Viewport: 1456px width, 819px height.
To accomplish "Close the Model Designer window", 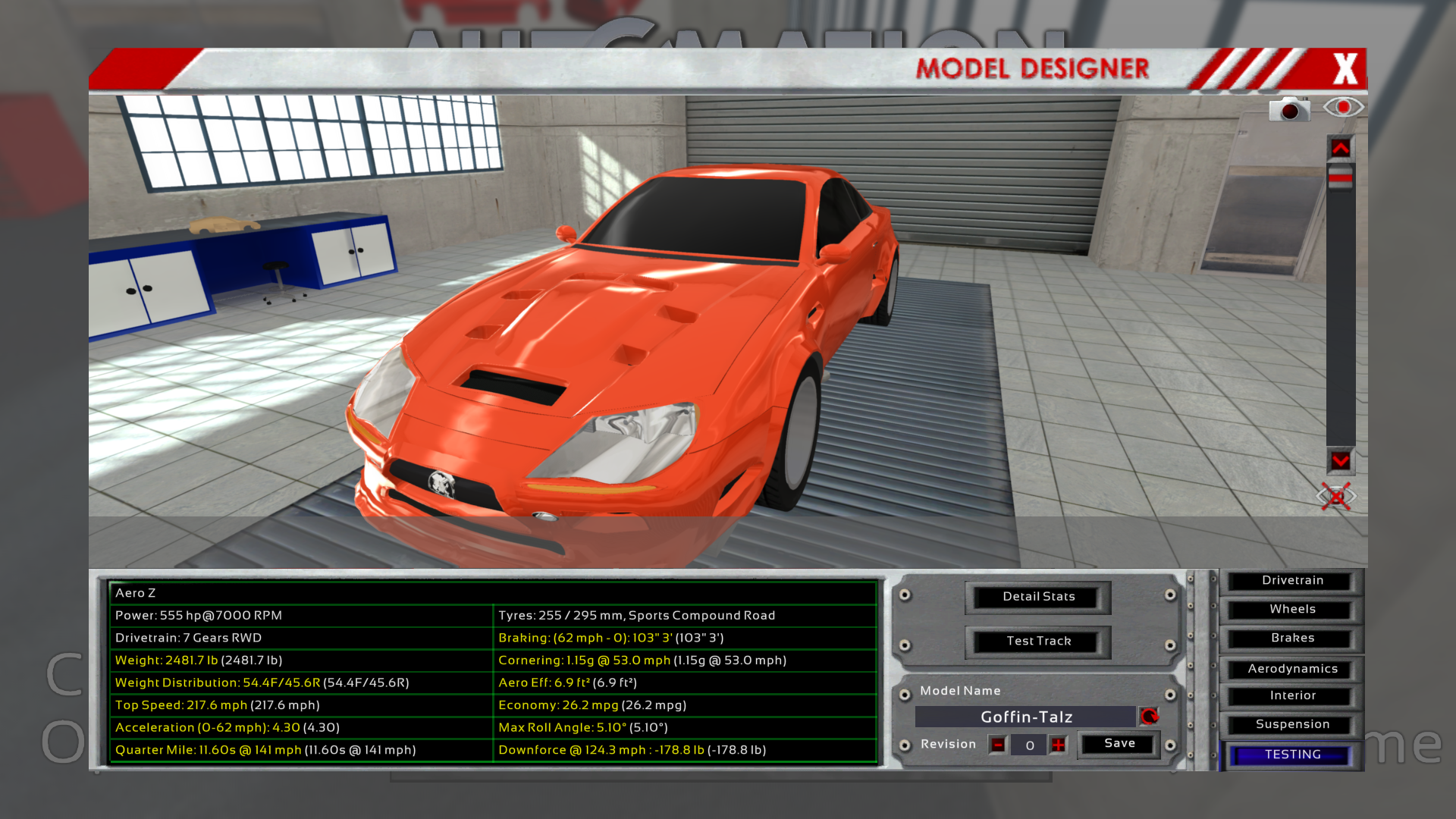I will (1345, 69).
